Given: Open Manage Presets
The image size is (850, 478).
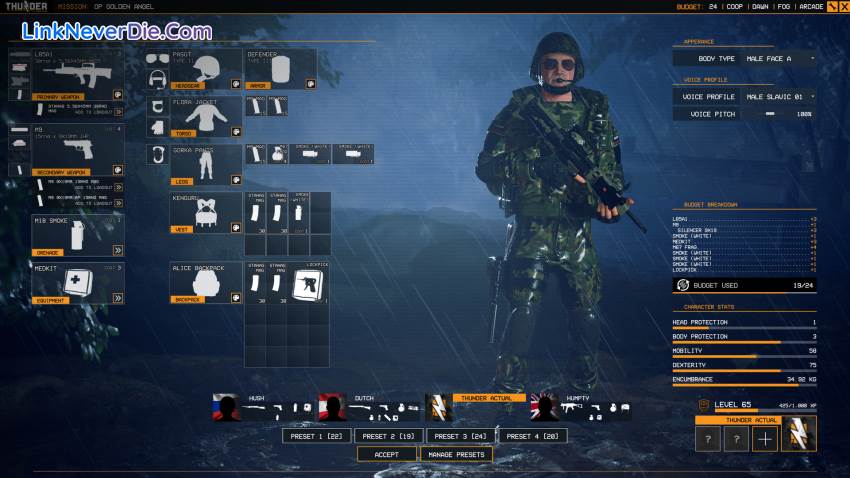Looking at the screenshot, I should click(455, 454).
